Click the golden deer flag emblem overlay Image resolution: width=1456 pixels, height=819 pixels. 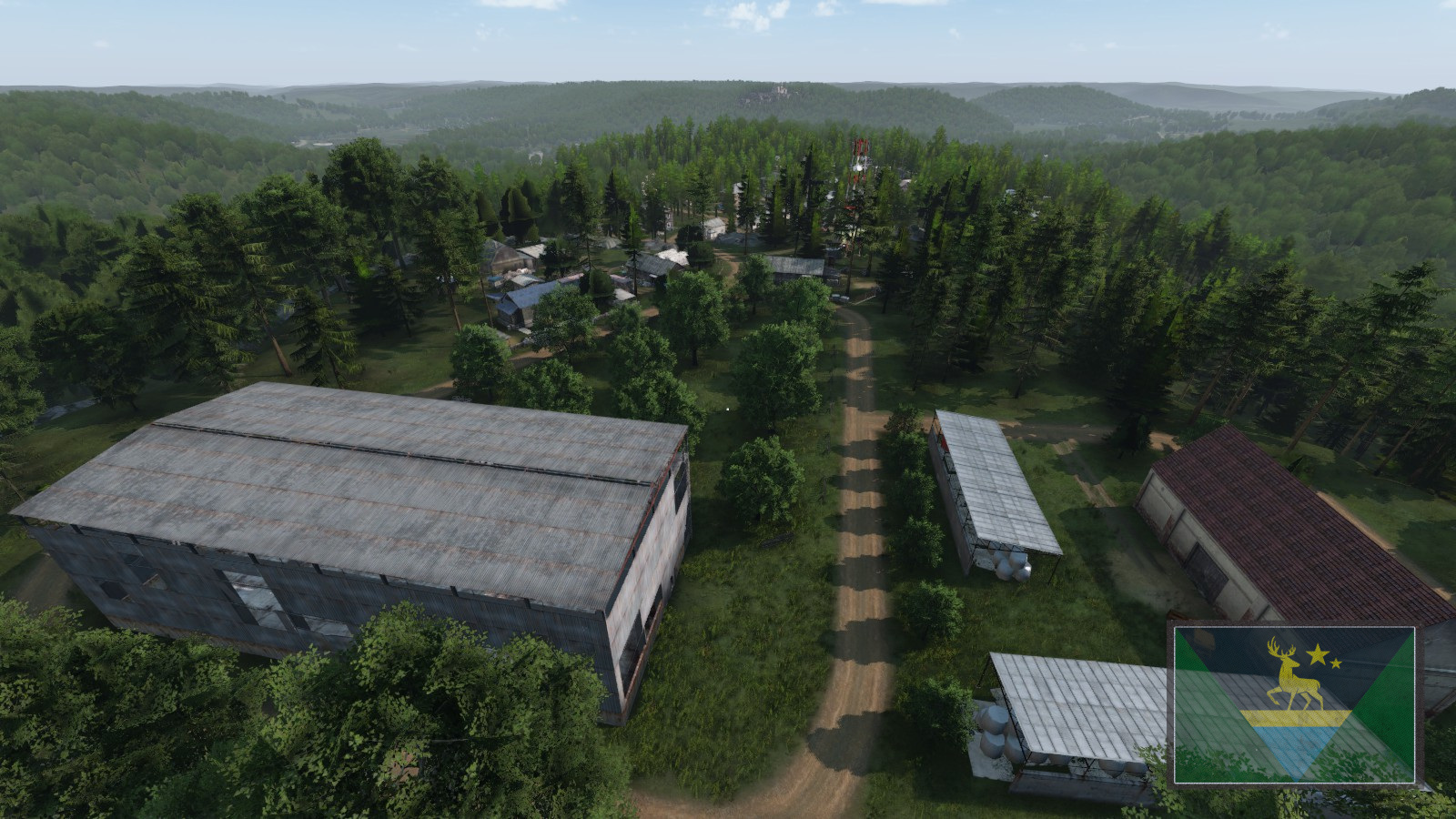click(1294, 703)
